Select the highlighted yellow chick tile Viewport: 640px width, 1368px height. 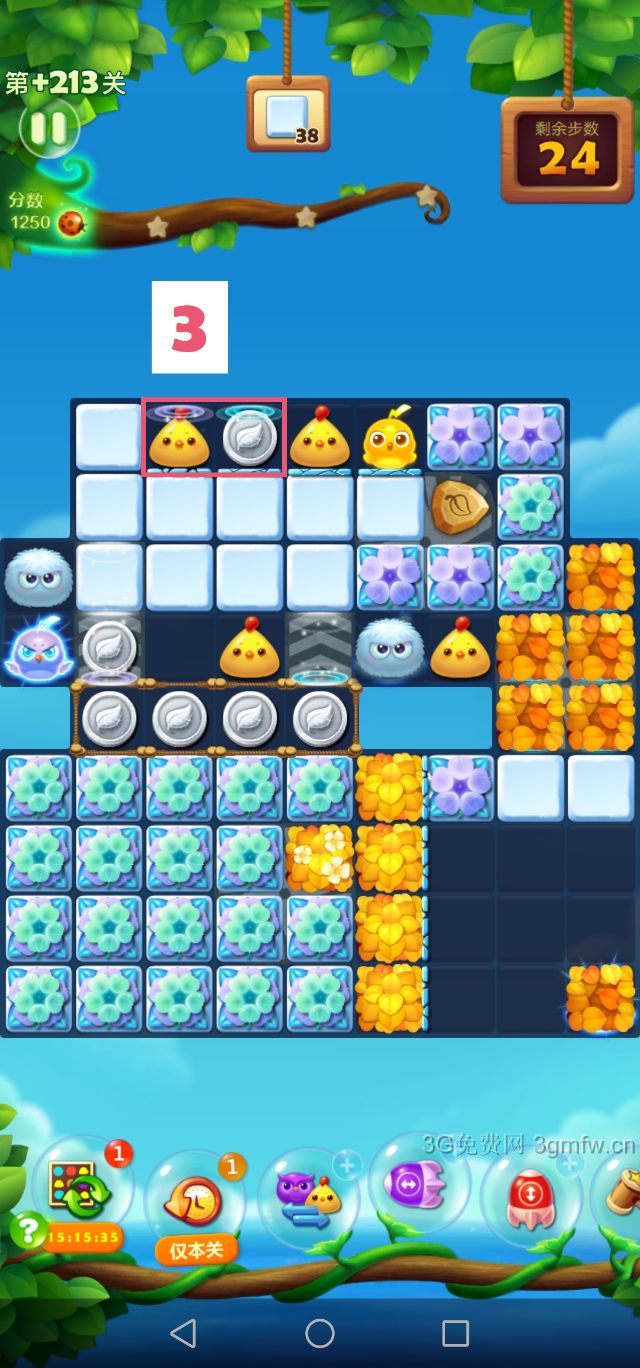(178, 438)
